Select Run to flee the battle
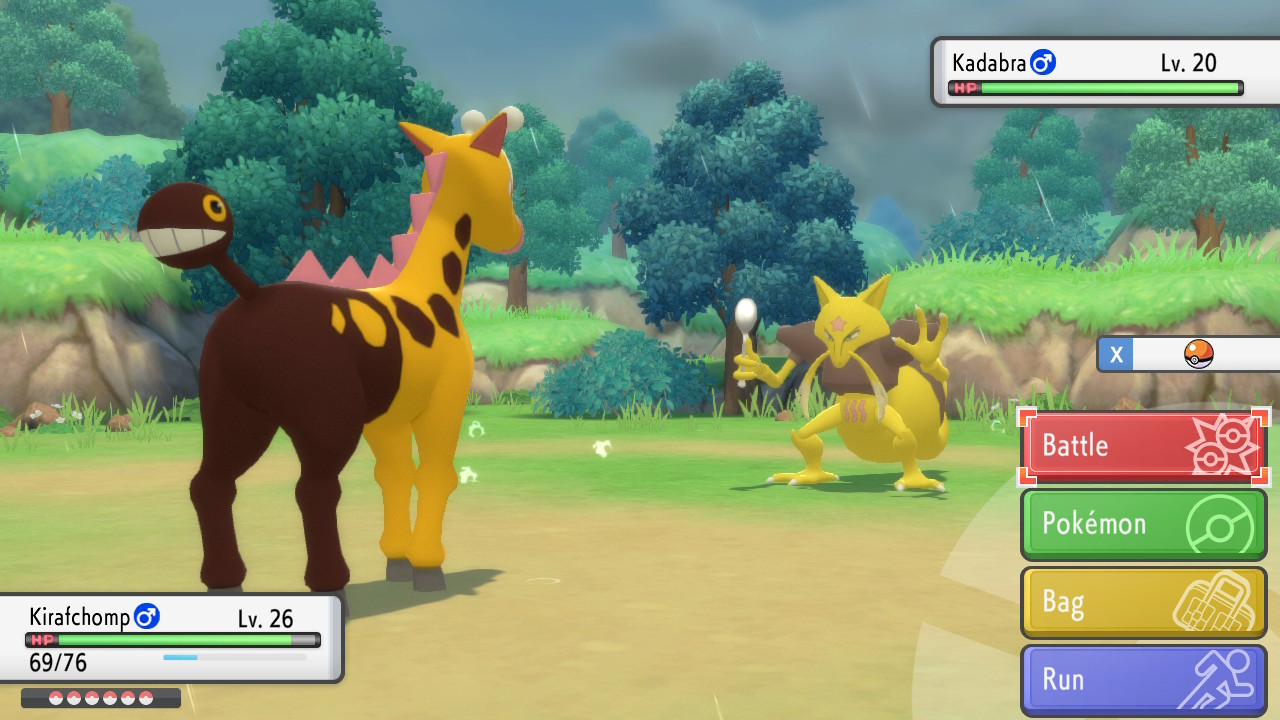This screenshot has height=720, width=1280. click(x=1144, y=680)
